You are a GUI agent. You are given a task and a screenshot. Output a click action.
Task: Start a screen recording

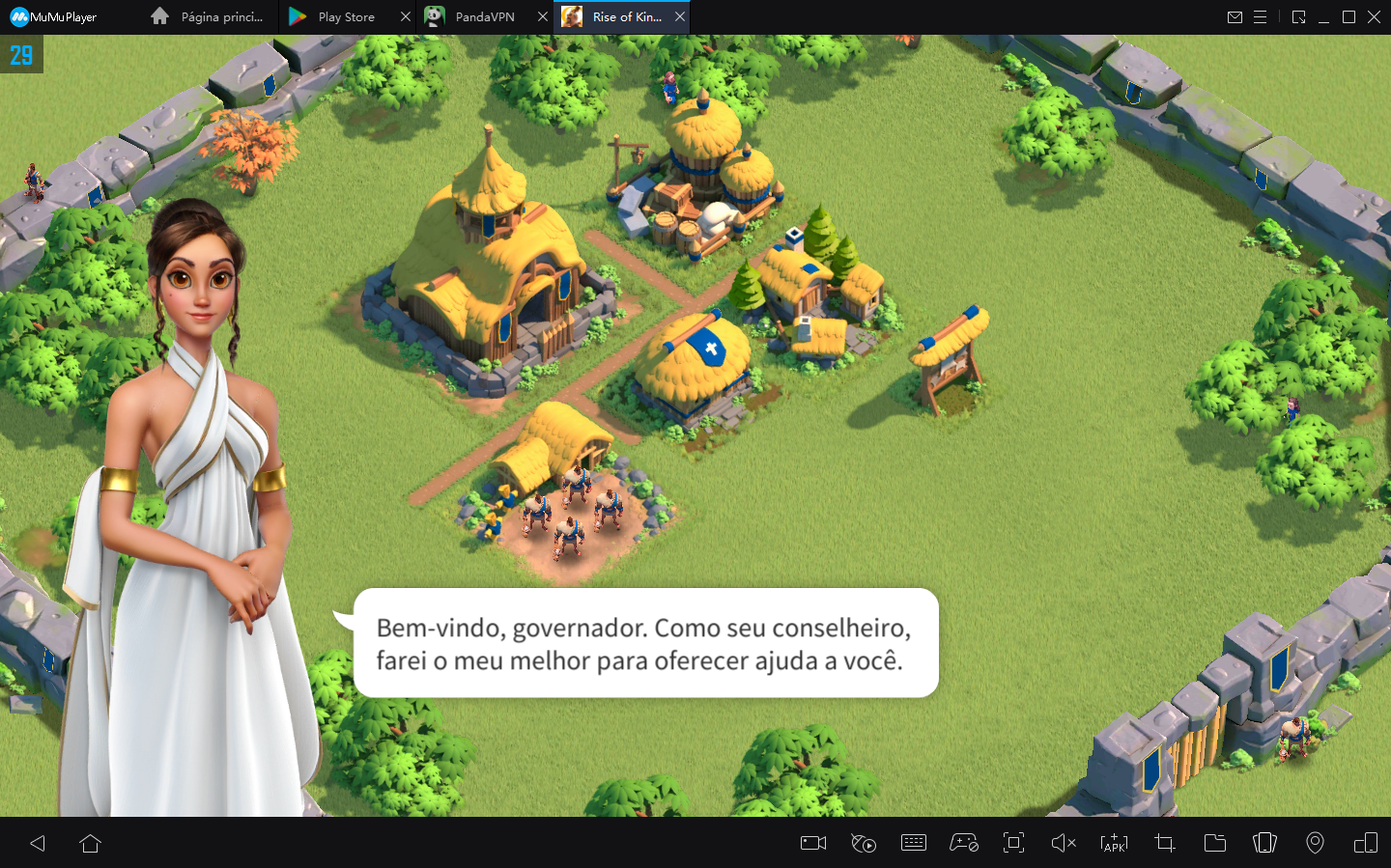pos(812,843)
